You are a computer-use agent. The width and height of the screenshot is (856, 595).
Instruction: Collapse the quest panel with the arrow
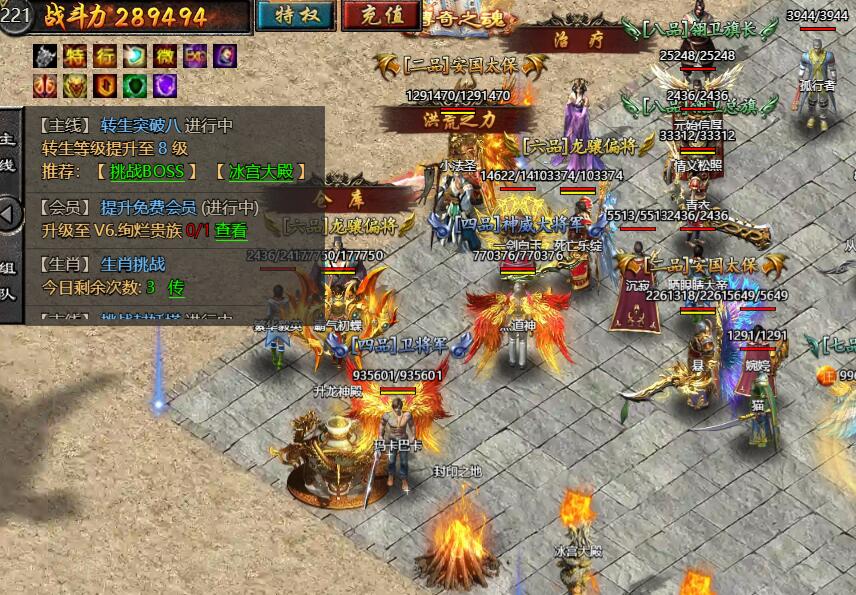pos(9,213)
